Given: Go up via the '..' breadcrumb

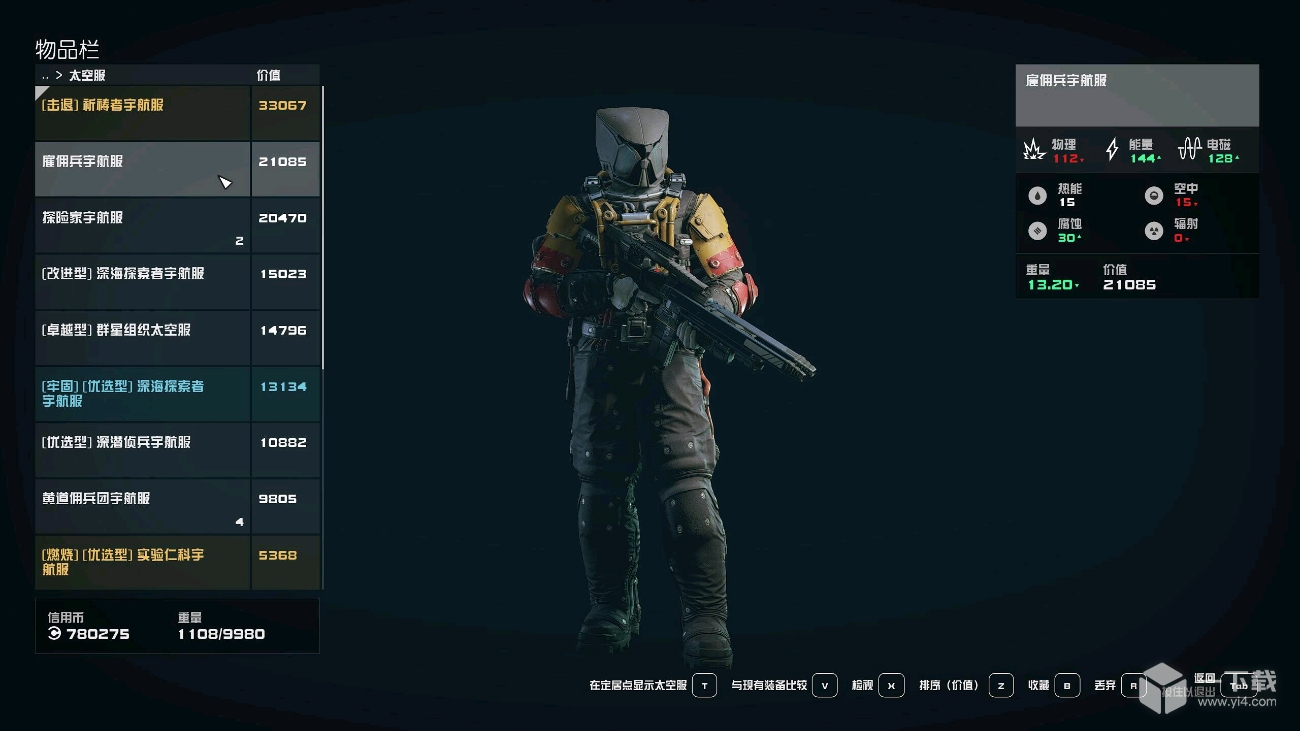Looking at the screenshot, I should coord(45,75).
